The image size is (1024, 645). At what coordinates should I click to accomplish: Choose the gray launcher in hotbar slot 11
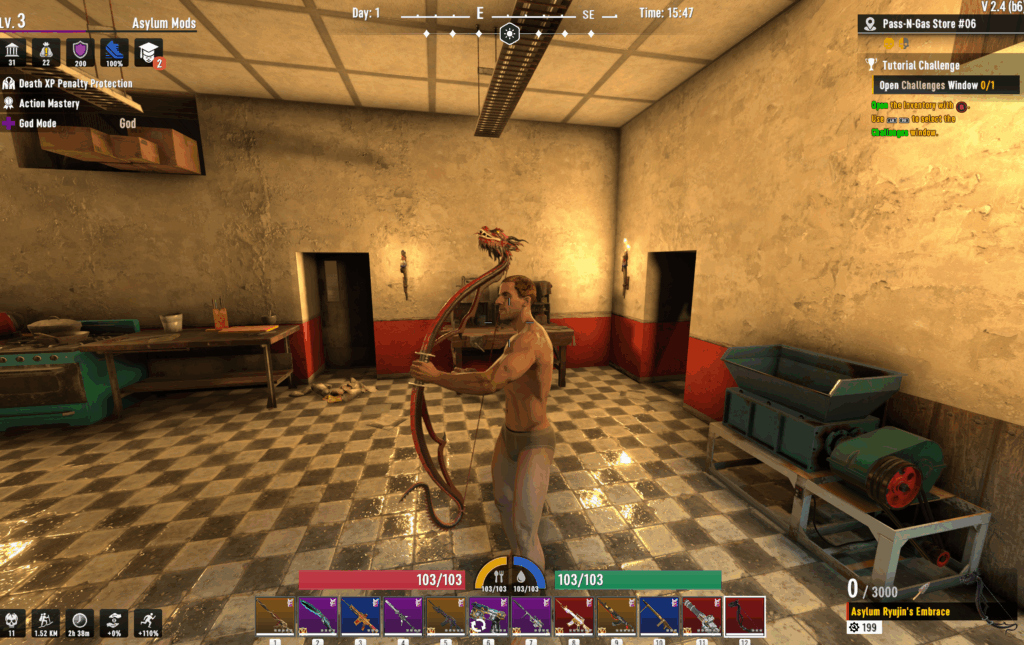[x=702, y=616]
